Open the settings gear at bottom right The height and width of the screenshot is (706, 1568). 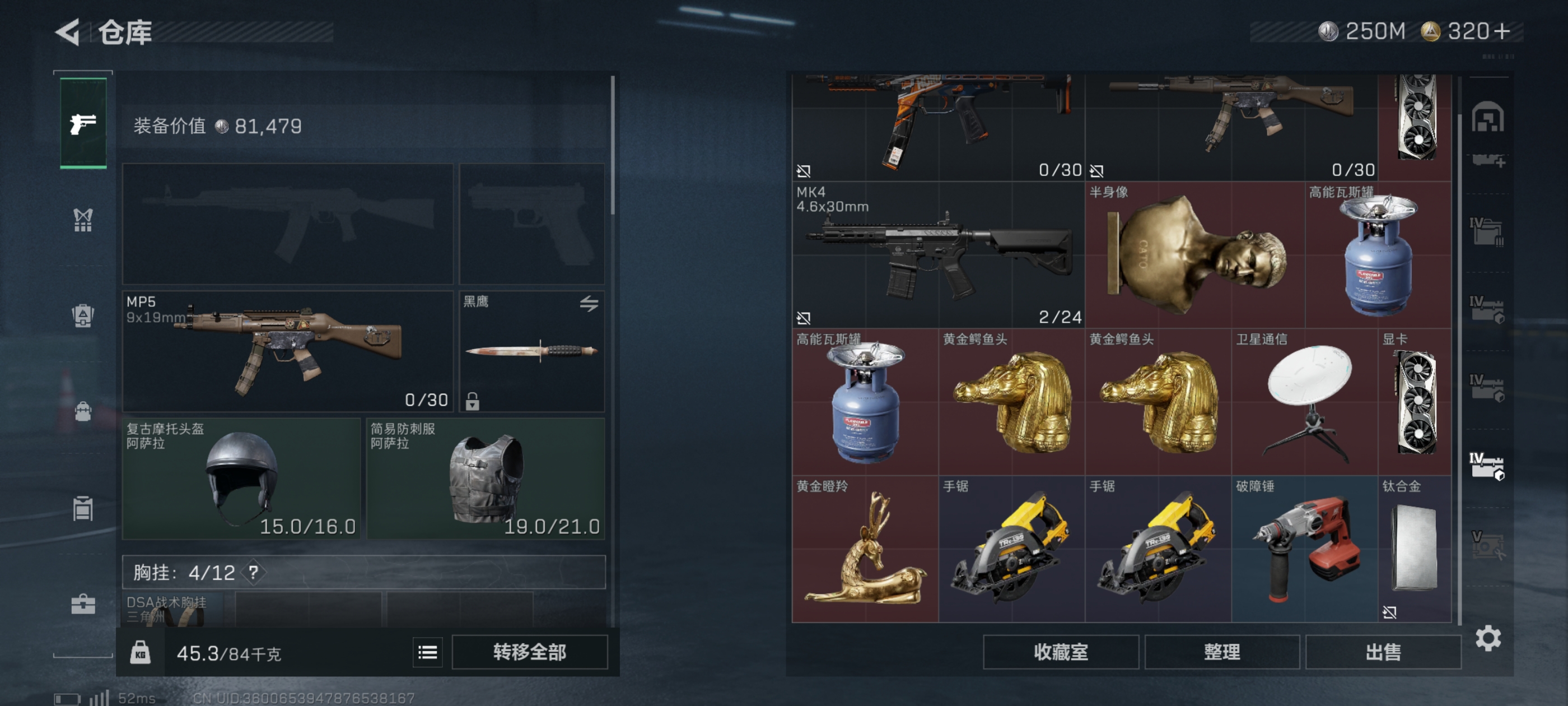tap(1490, 637)
